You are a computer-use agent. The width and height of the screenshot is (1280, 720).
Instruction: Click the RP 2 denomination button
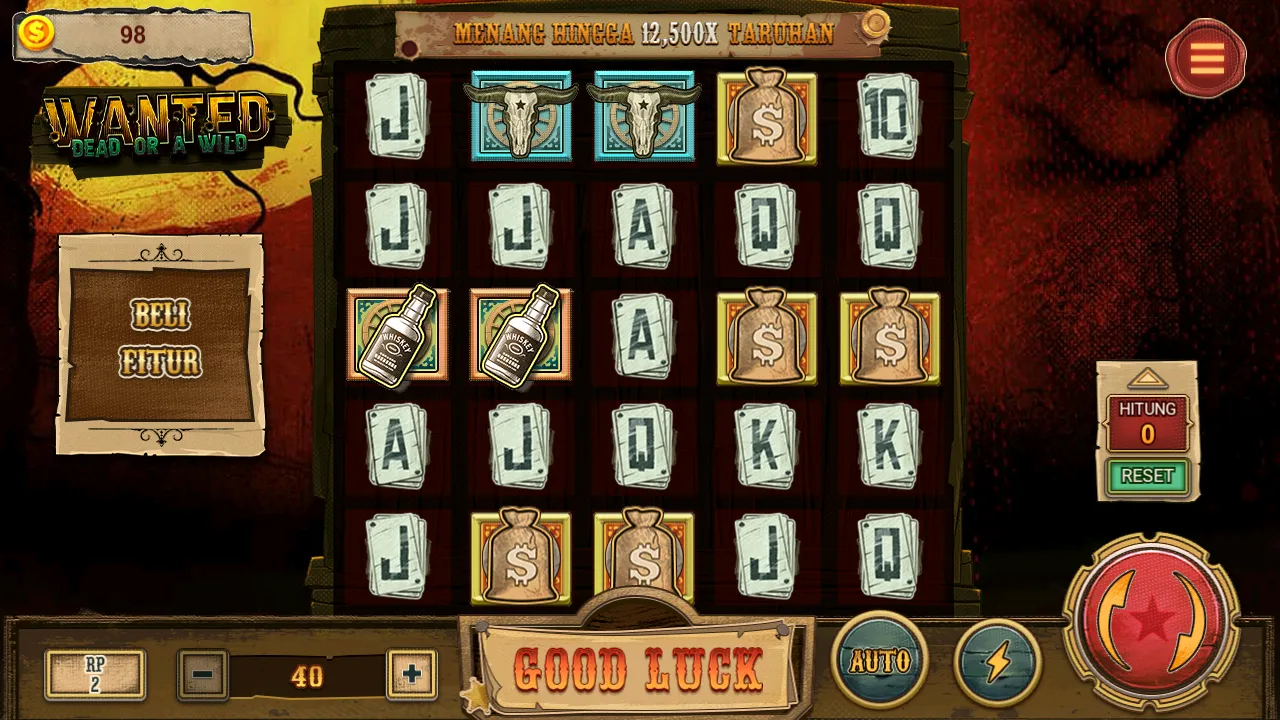coord(95,674)
